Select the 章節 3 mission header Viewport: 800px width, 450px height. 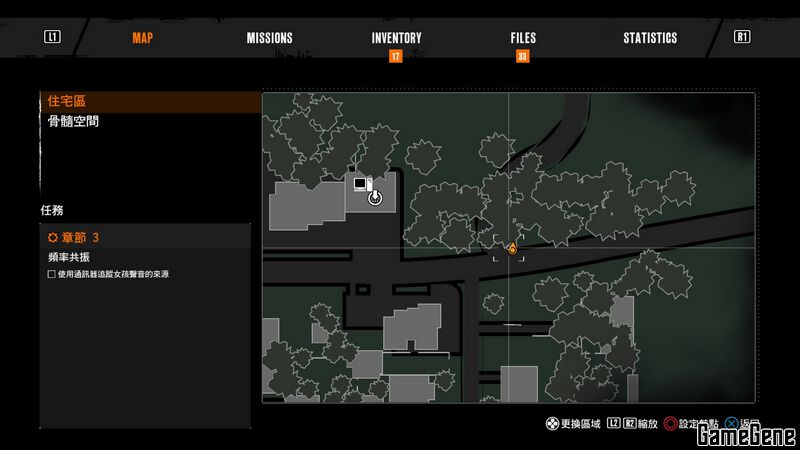tap(82, 238)
